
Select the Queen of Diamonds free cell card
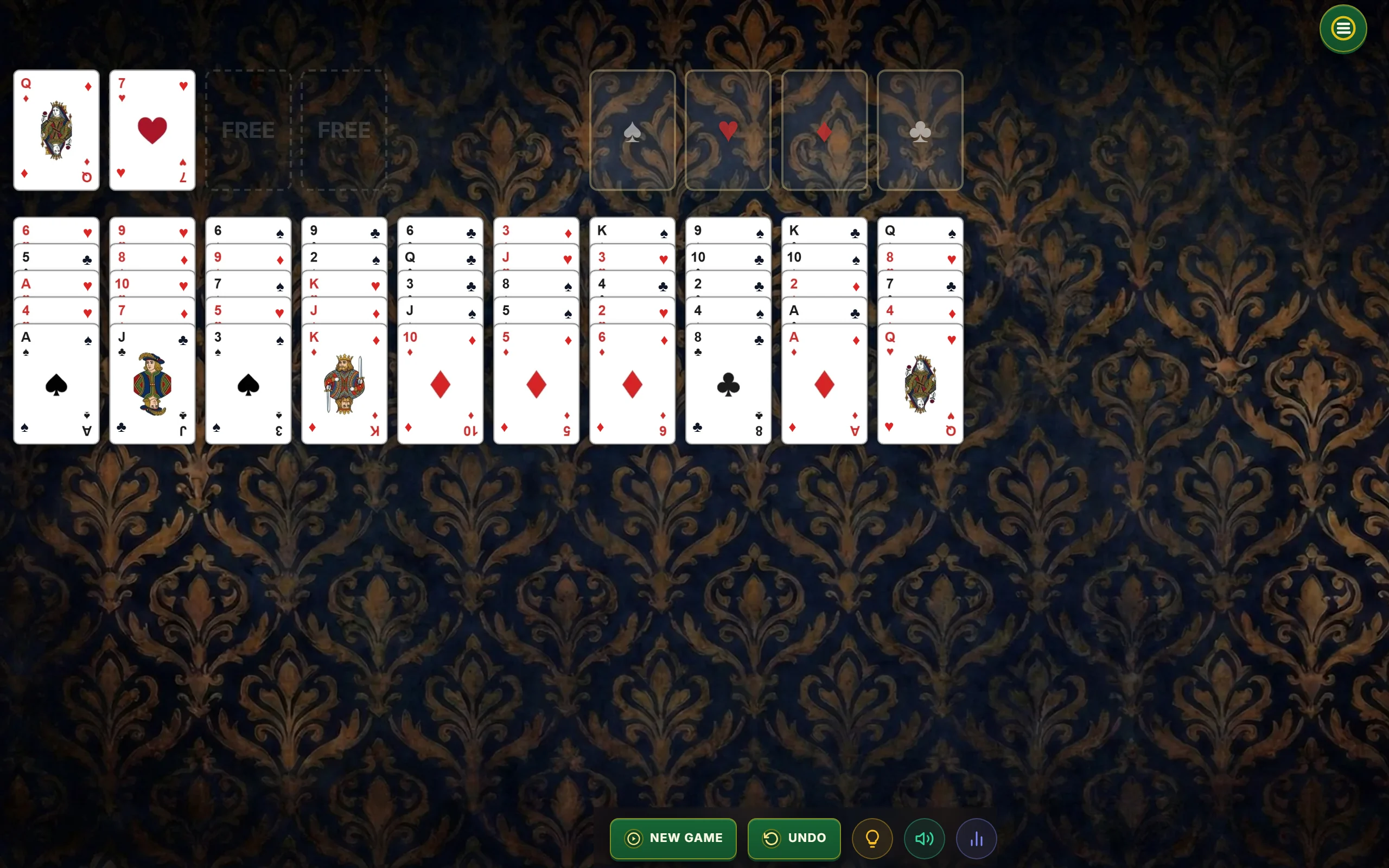click(56, 130)
